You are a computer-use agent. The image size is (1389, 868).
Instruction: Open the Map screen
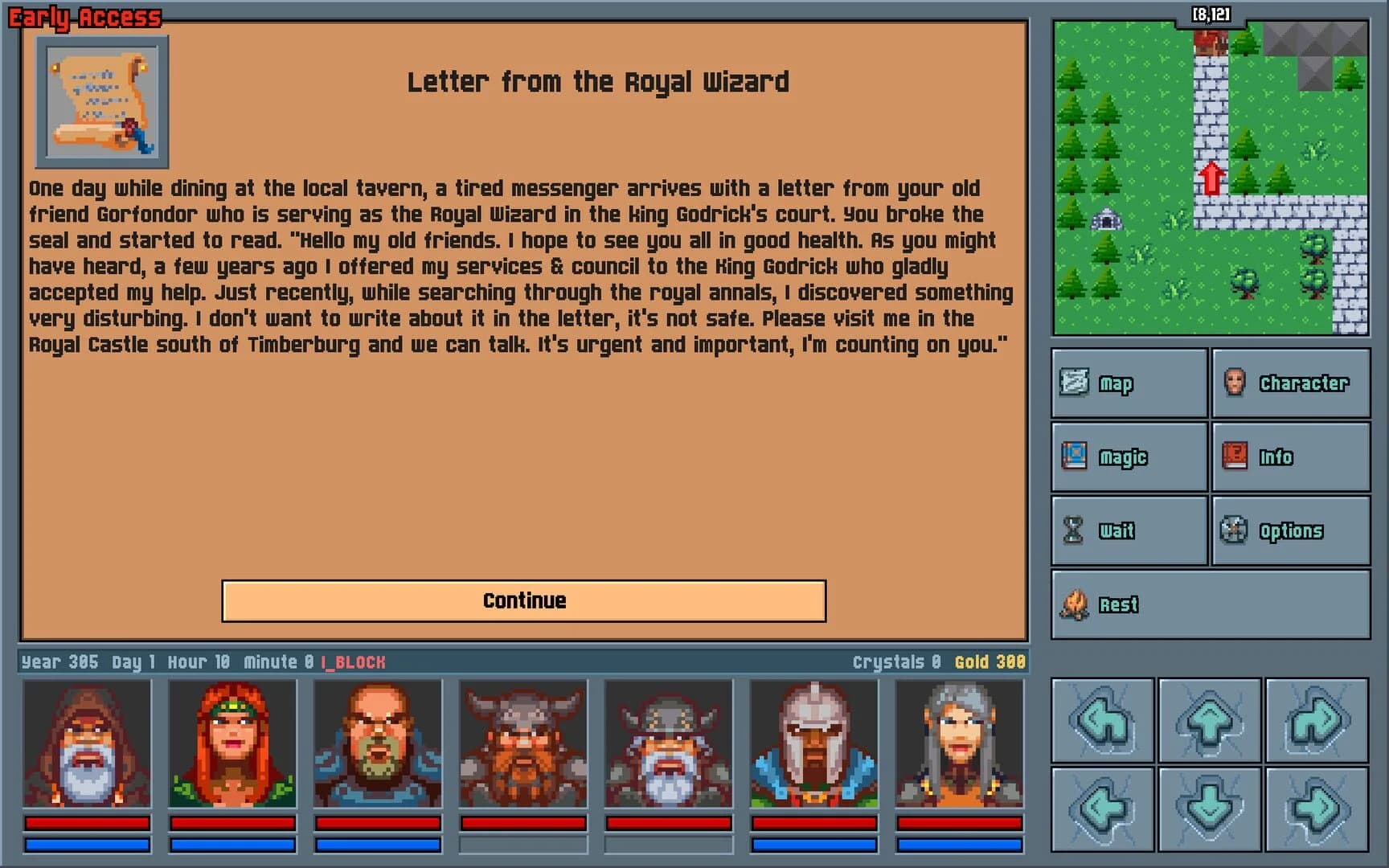point(1125,383)
